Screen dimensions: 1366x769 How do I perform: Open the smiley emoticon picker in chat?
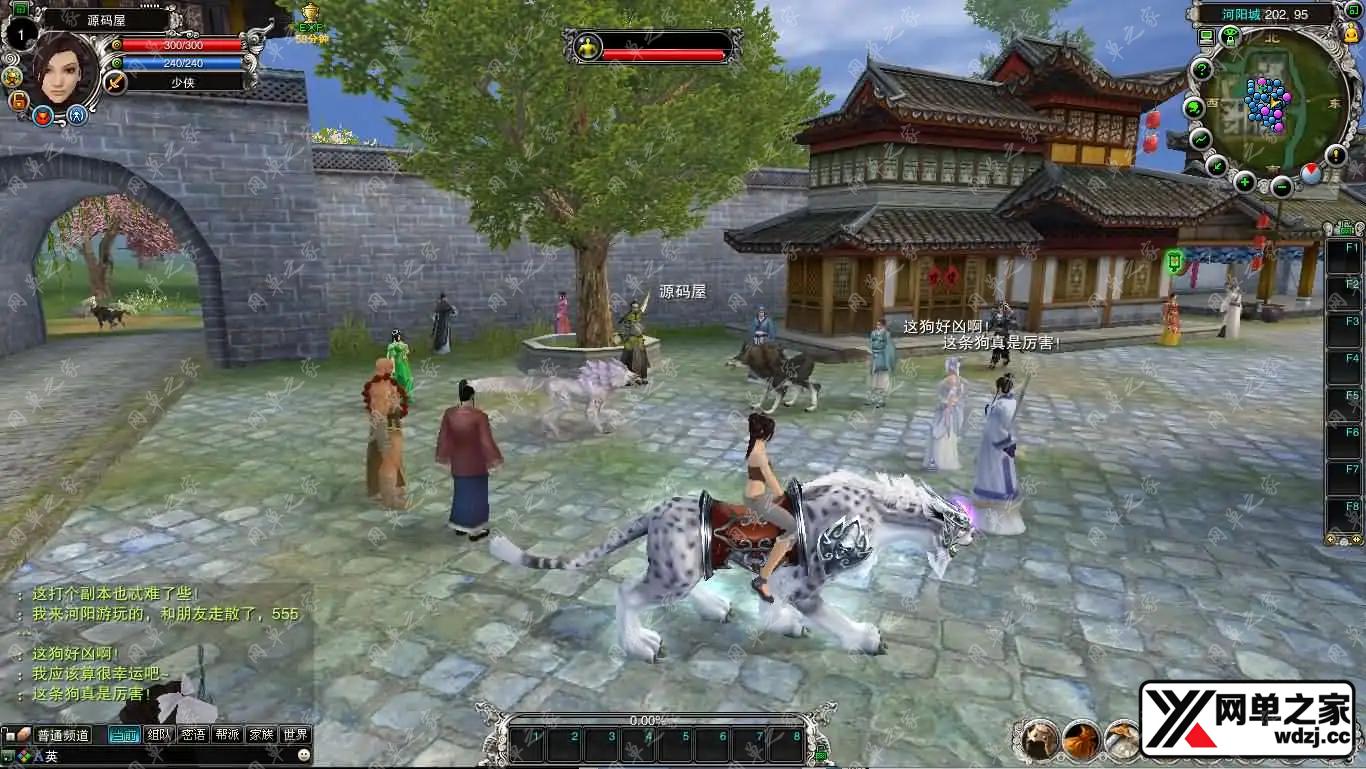(304, 755)
